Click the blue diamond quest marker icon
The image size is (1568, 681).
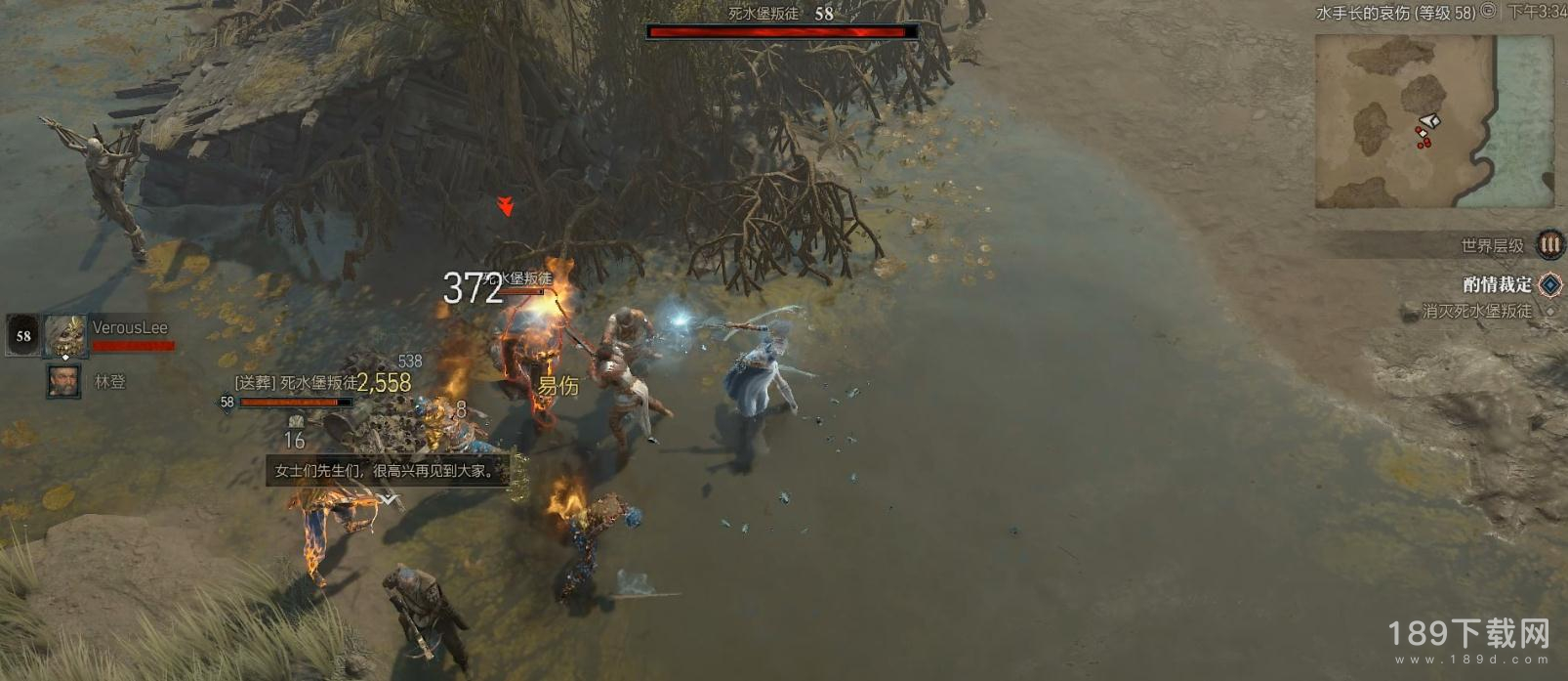(1549, 284)
